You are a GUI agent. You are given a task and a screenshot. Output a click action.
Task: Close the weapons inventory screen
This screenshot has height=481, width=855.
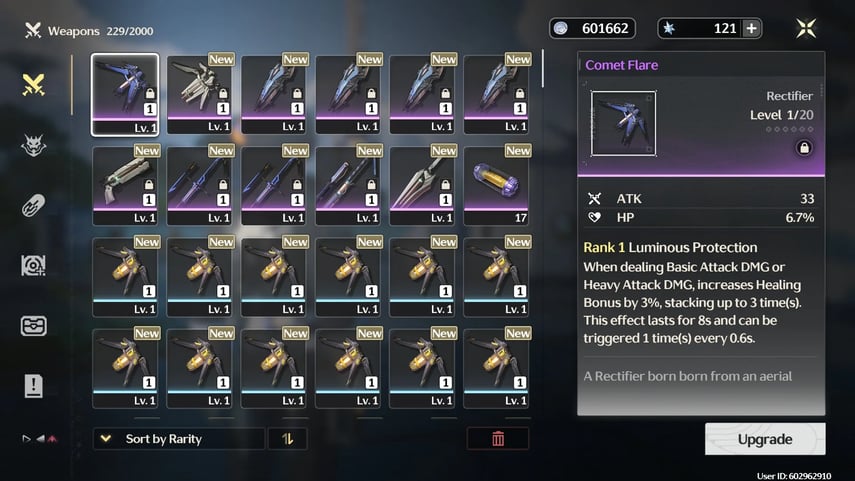pyautogui.click(x=806, y=28)
